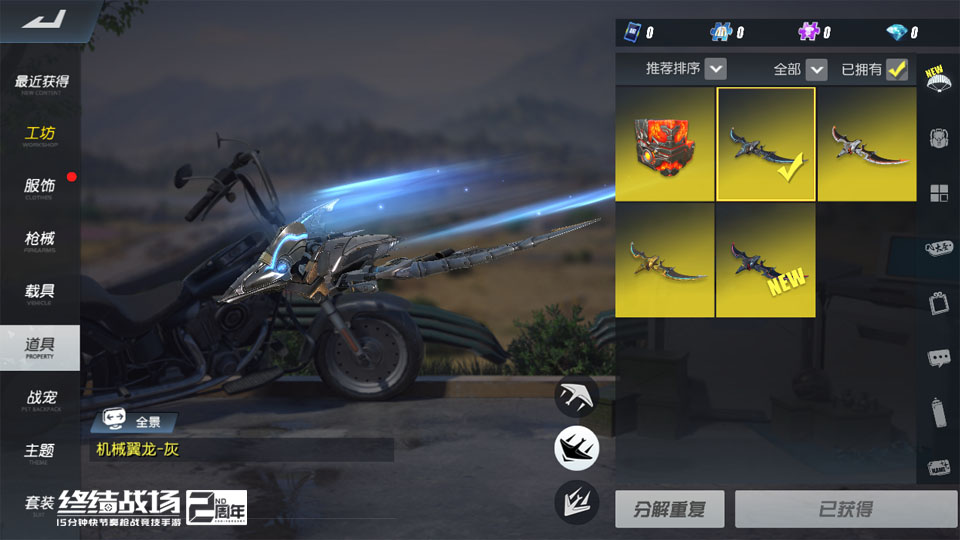
Task: Switch to the 工坊 workshop section
Action: pyautogui.click(x=40, y=135)
